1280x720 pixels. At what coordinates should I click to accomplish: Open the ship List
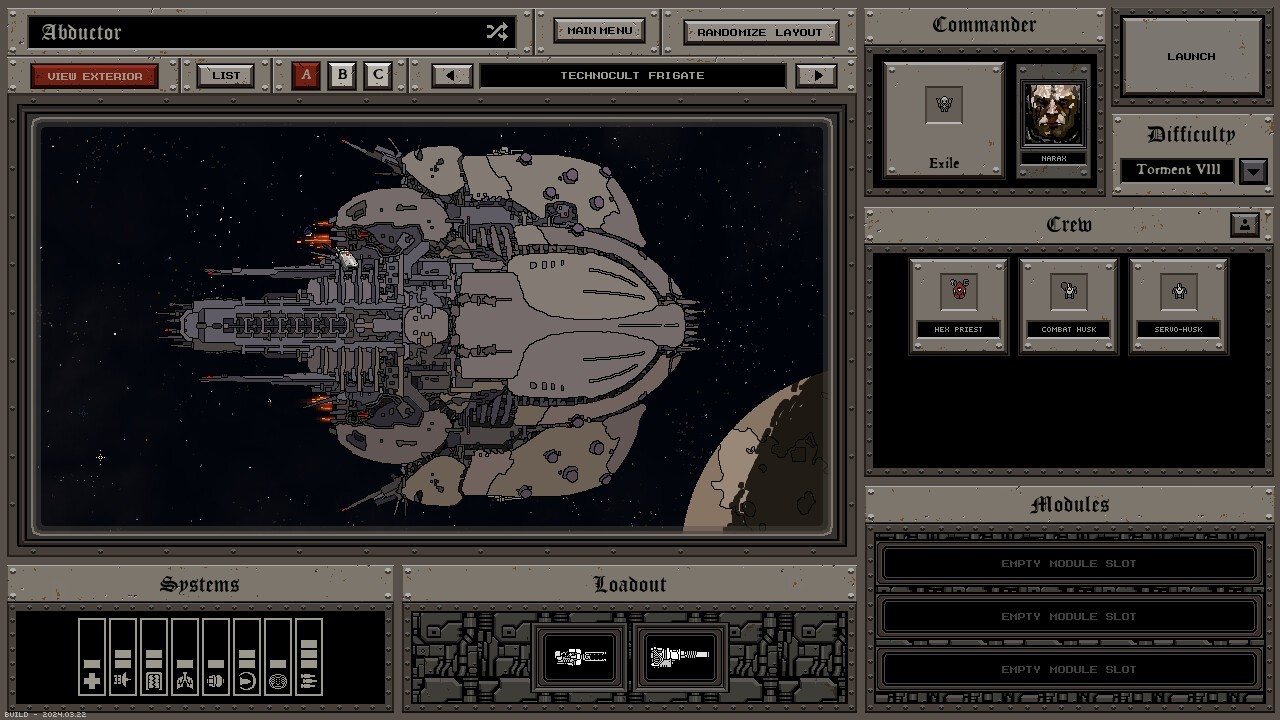[226, 75]
